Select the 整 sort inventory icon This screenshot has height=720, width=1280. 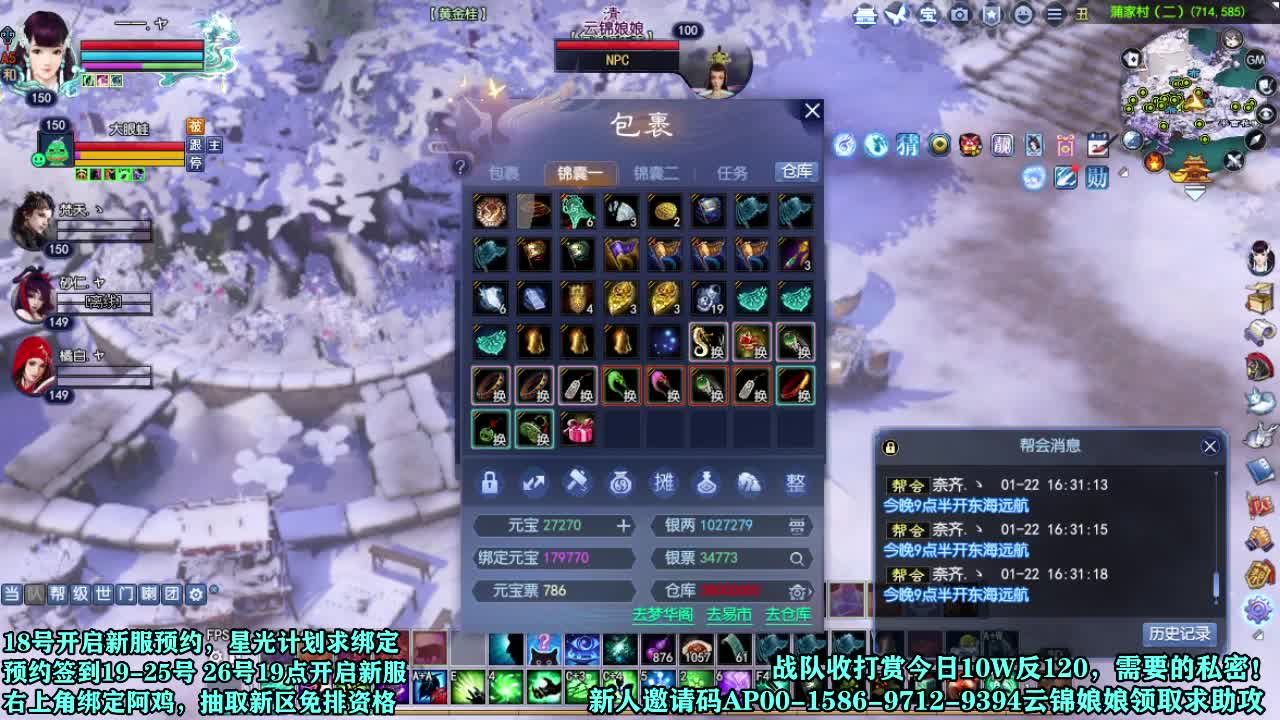point(795,483)
